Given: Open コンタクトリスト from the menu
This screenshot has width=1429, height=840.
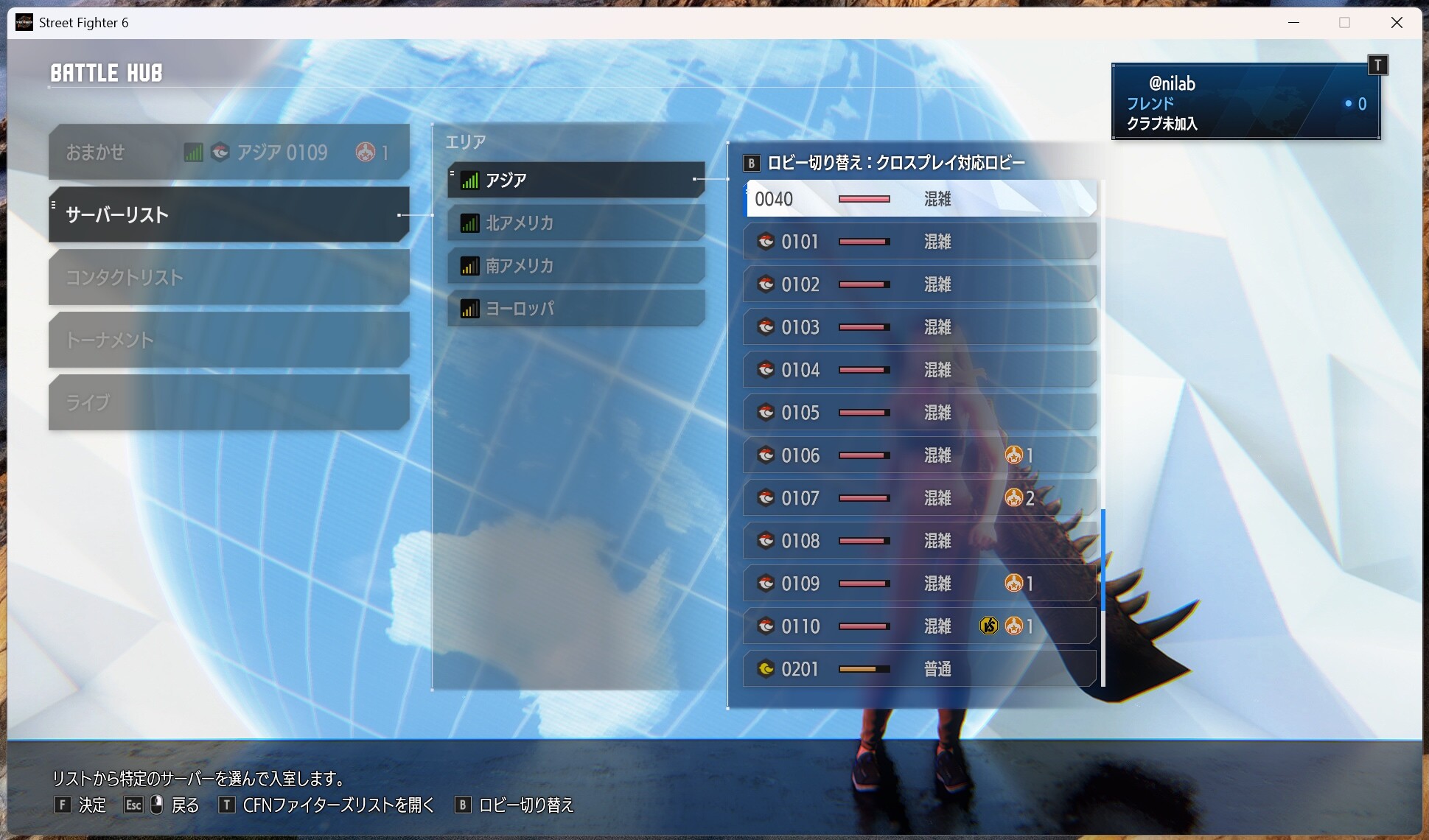Looking at the screenshot, I should (228, 277).
